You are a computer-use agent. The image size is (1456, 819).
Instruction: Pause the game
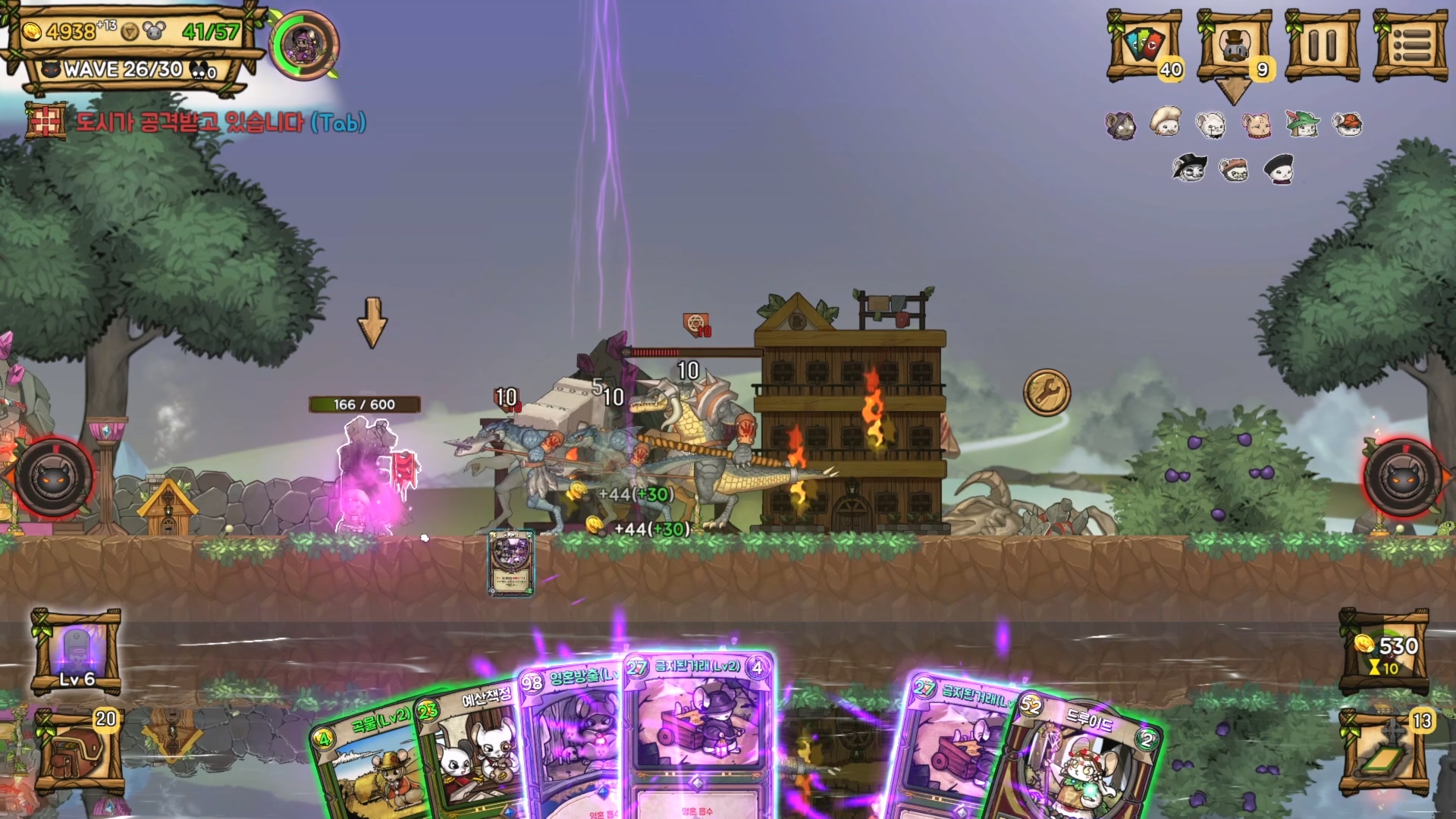(x=1322, y=45)
